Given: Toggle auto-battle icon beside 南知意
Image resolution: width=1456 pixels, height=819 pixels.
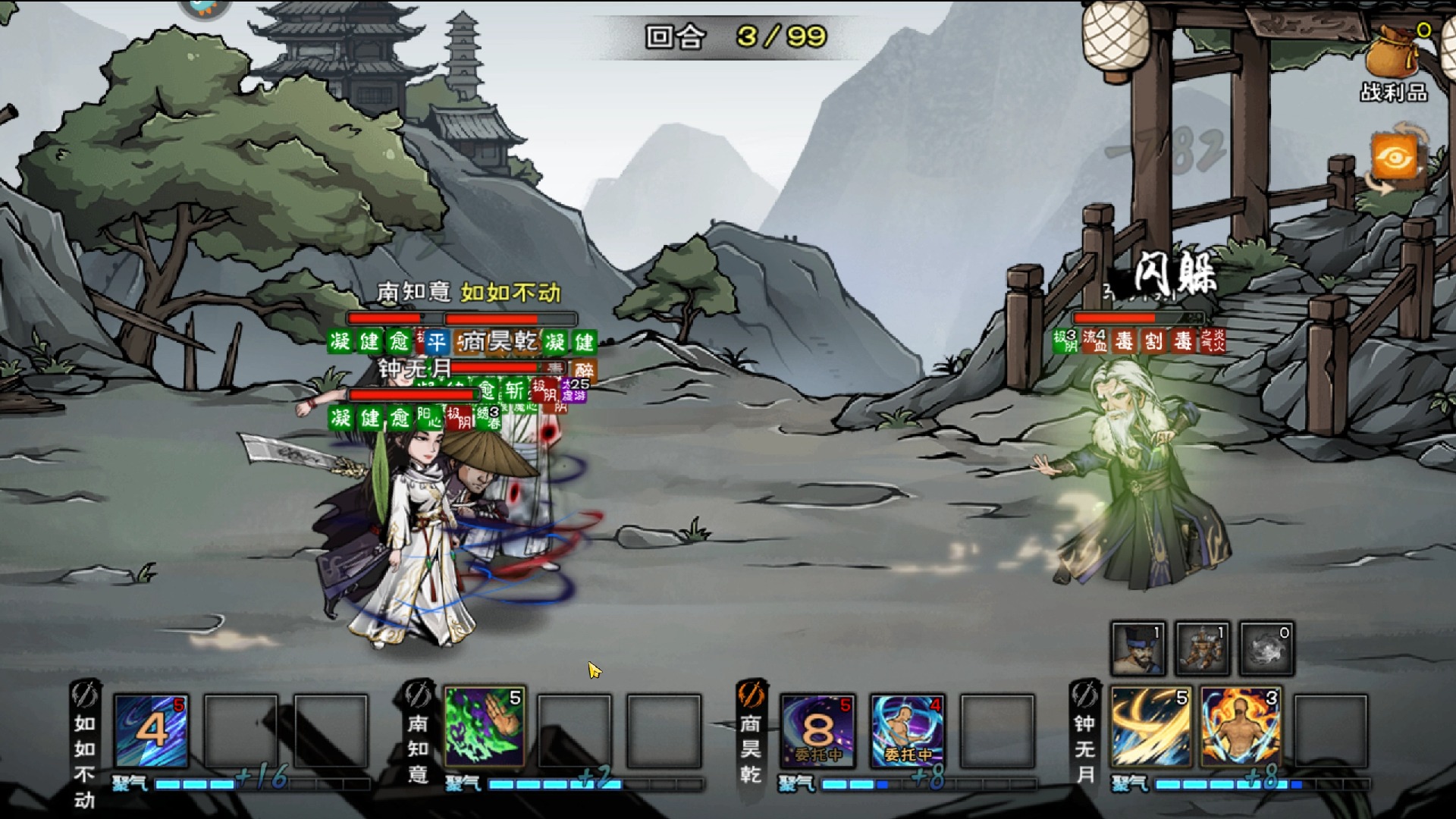Looking at the screenshot, I should coord(418,695).
